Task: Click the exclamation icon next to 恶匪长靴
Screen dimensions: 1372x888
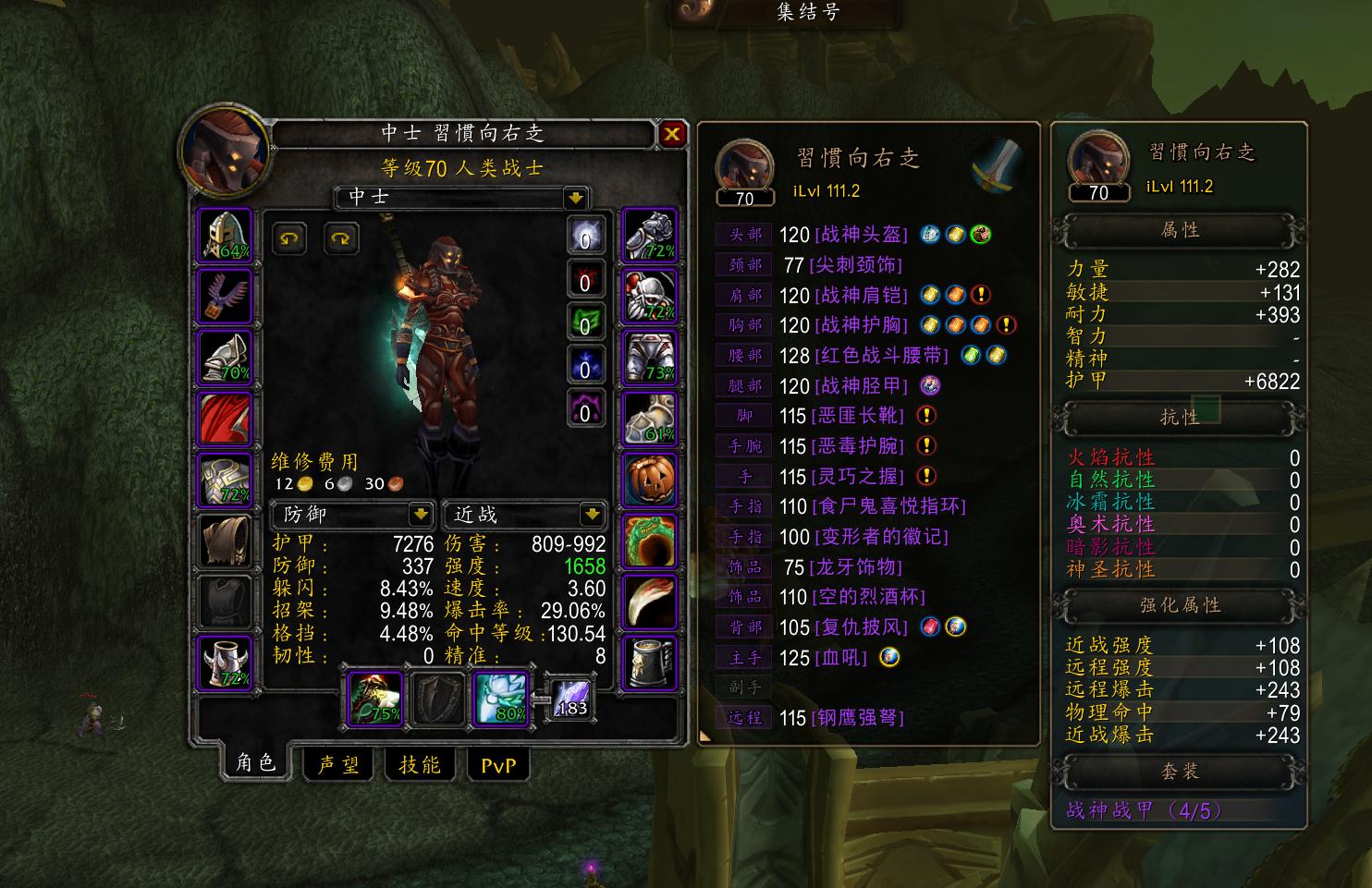Action: coord(927,415)
